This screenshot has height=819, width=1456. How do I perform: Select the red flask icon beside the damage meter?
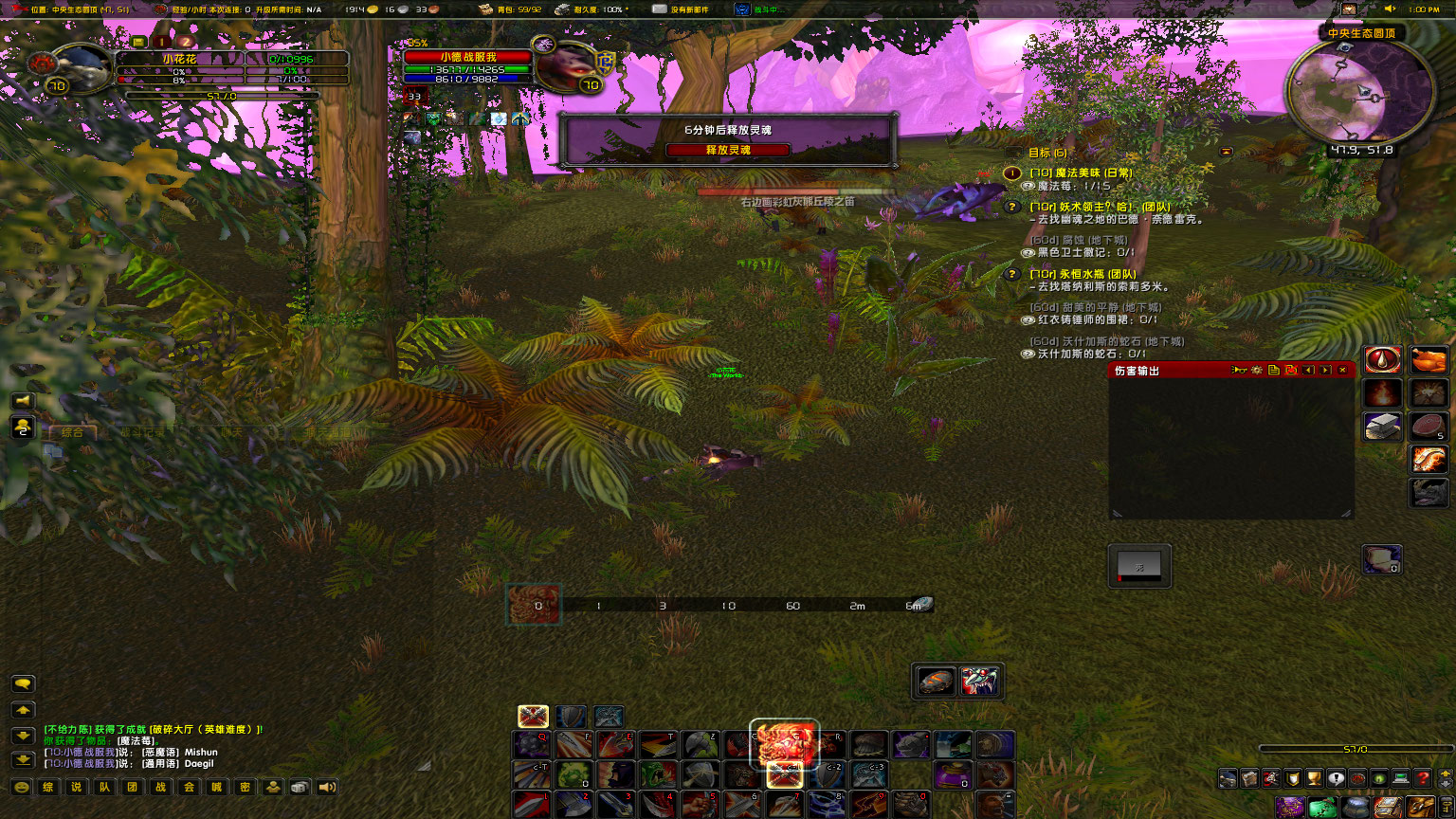1383,360
